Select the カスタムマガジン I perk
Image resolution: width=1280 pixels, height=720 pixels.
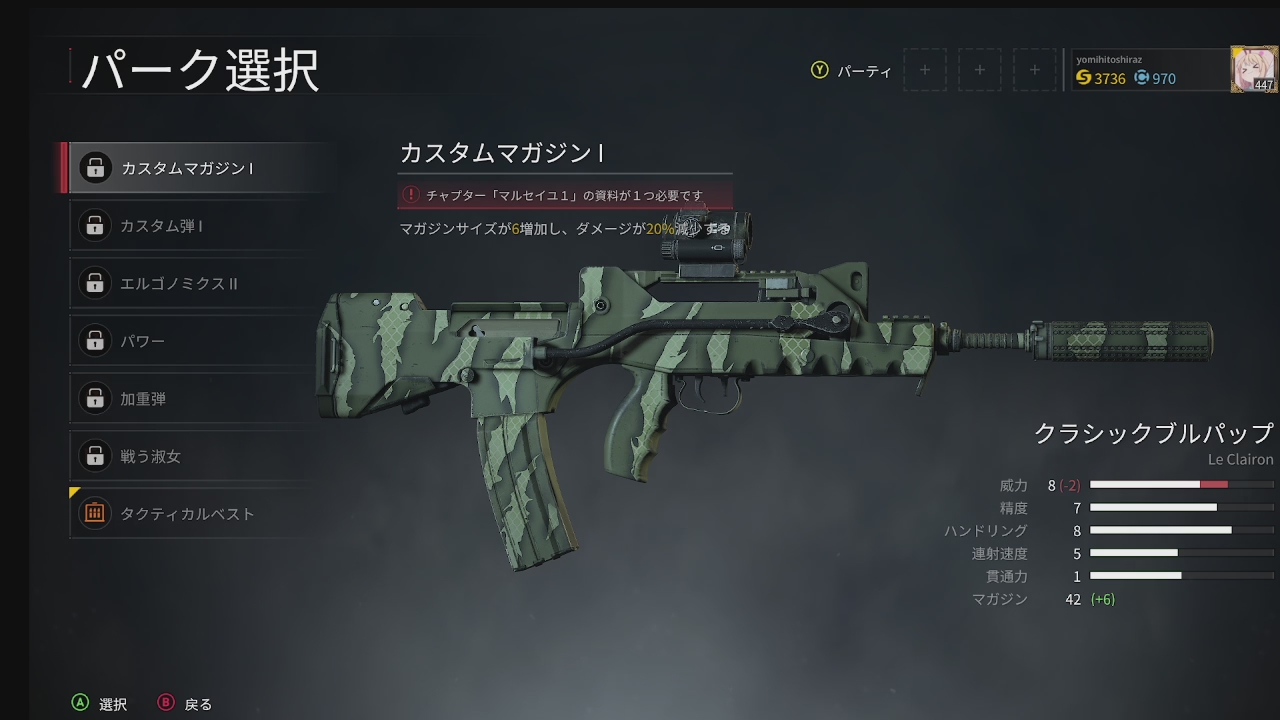coord(195,168)
